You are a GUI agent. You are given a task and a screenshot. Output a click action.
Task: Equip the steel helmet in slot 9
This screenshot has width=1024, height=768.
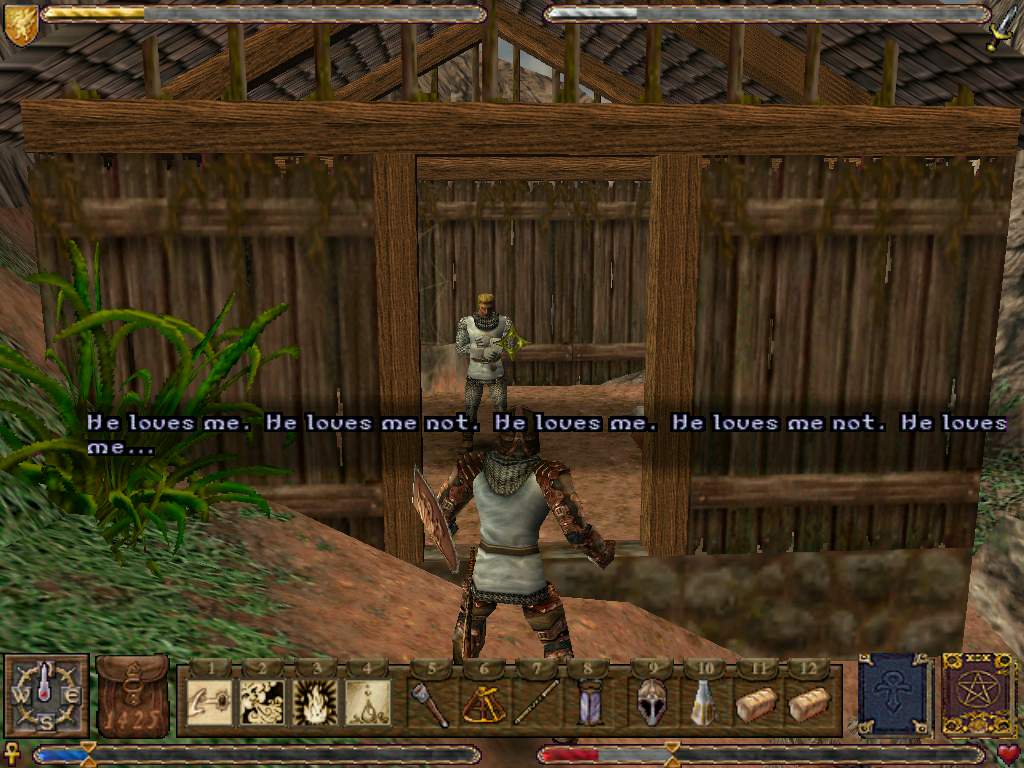(x=651, y=701)
